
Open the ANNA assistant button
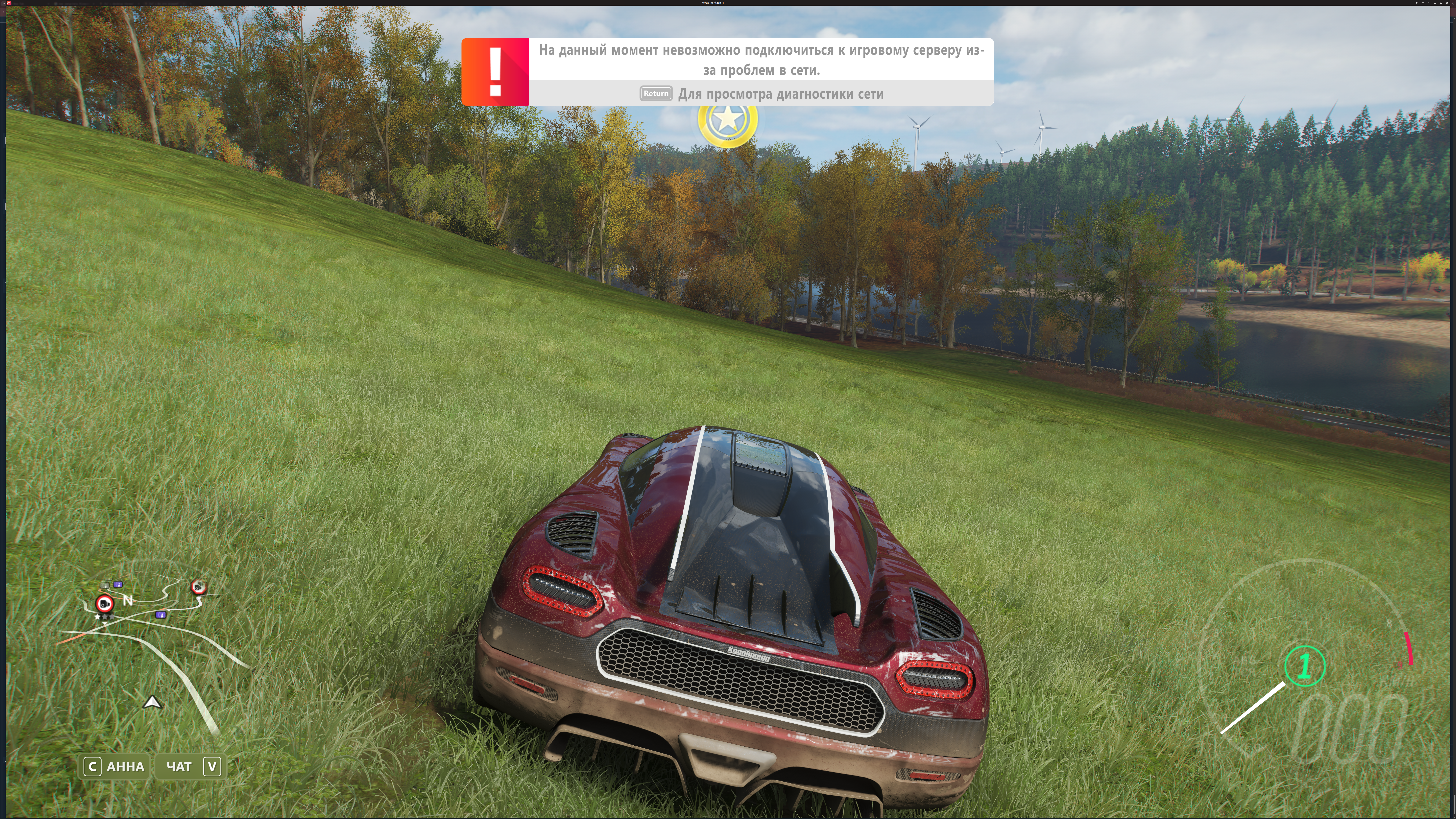tap(116, 766)
